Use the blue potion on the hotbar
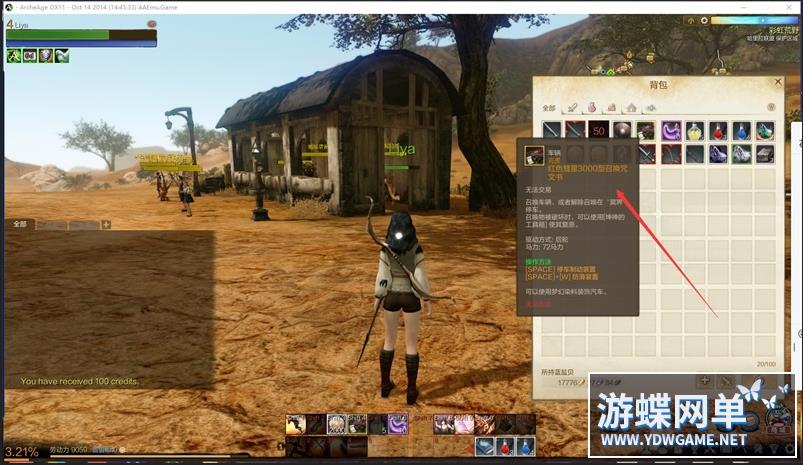Image resolution: width=803 pixels, height=465 pixels. point(526,446)
